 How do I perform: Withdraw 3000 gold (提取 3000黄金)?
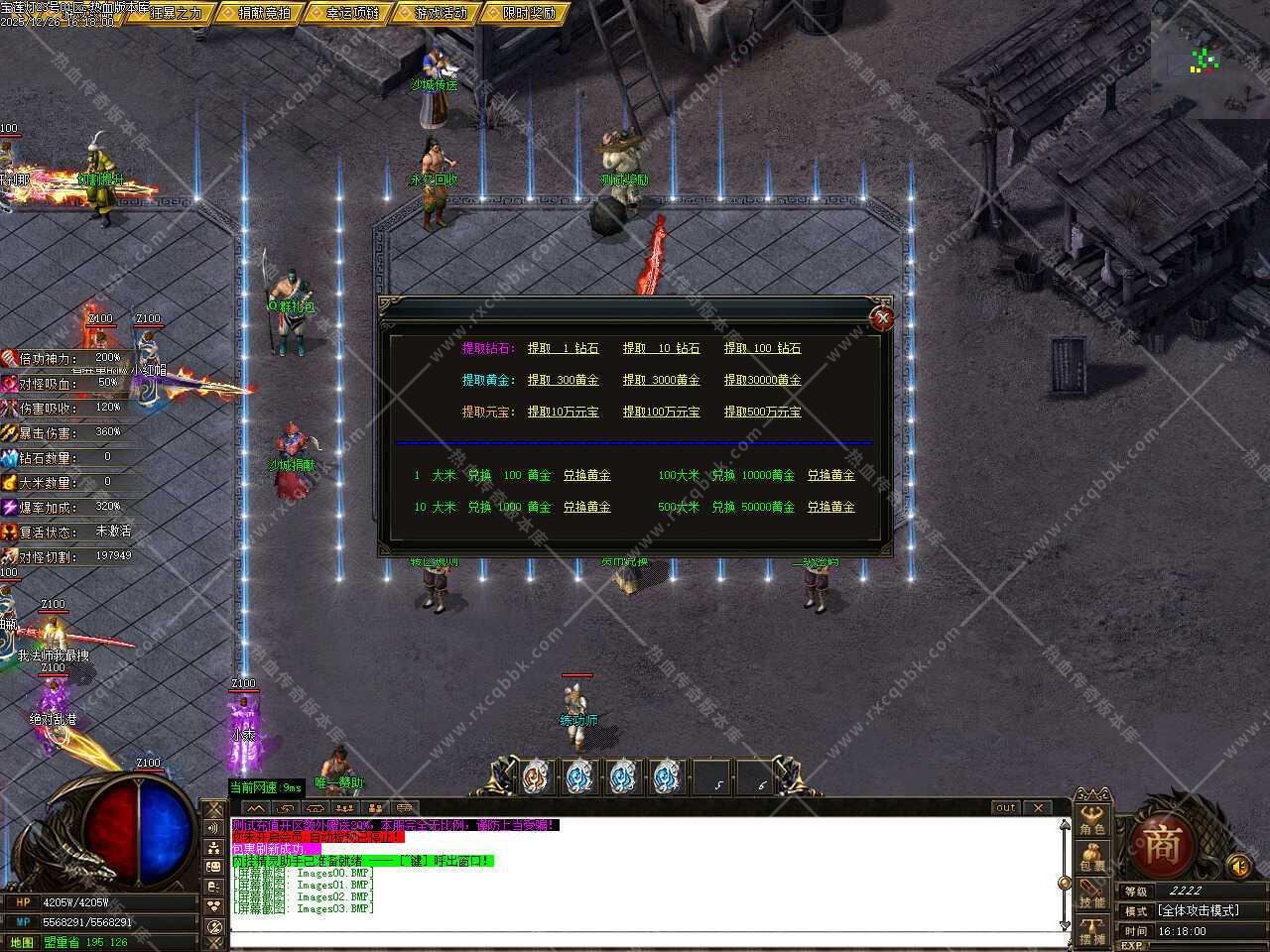[661, 380]
